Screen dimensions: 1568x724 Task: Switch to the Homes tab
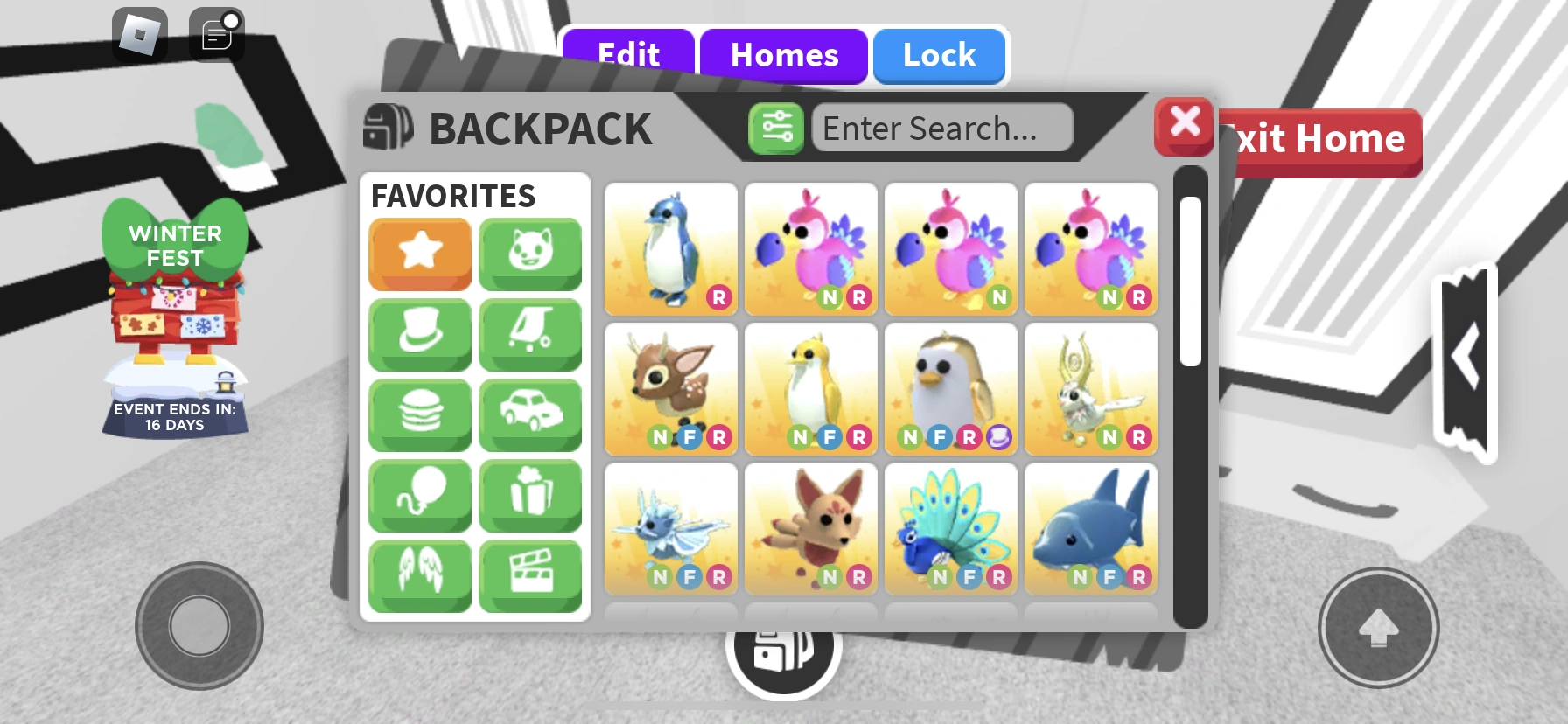[782, 55]
